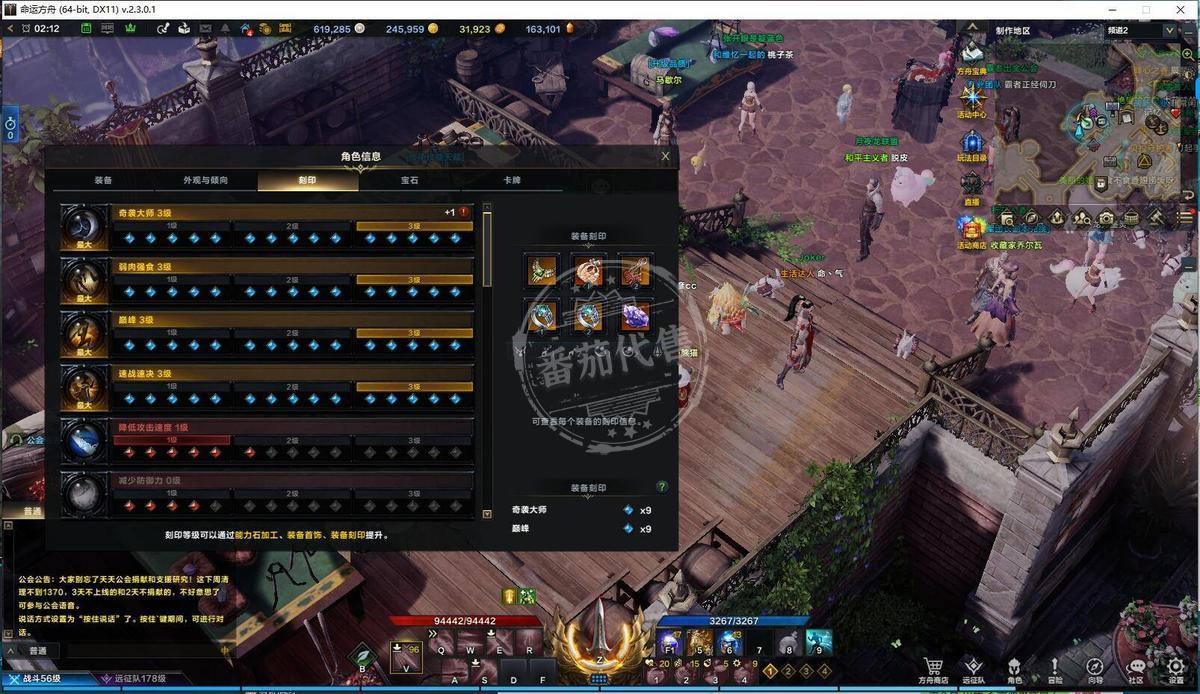Close the game window
The width and height of the screenshot is (1200, 694).
point(1182,9)
